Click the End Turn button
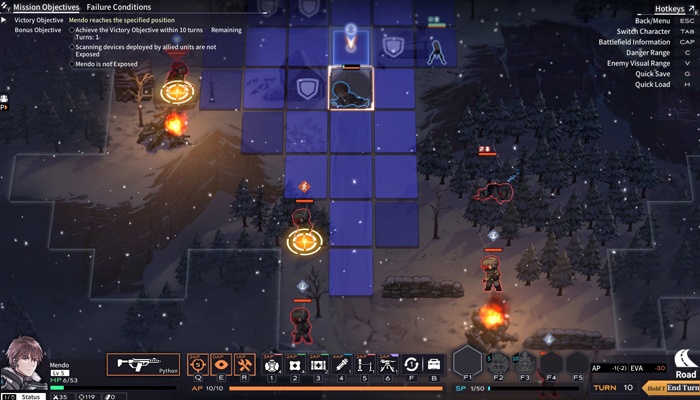 pyautogui.click(x=683, y=387)
